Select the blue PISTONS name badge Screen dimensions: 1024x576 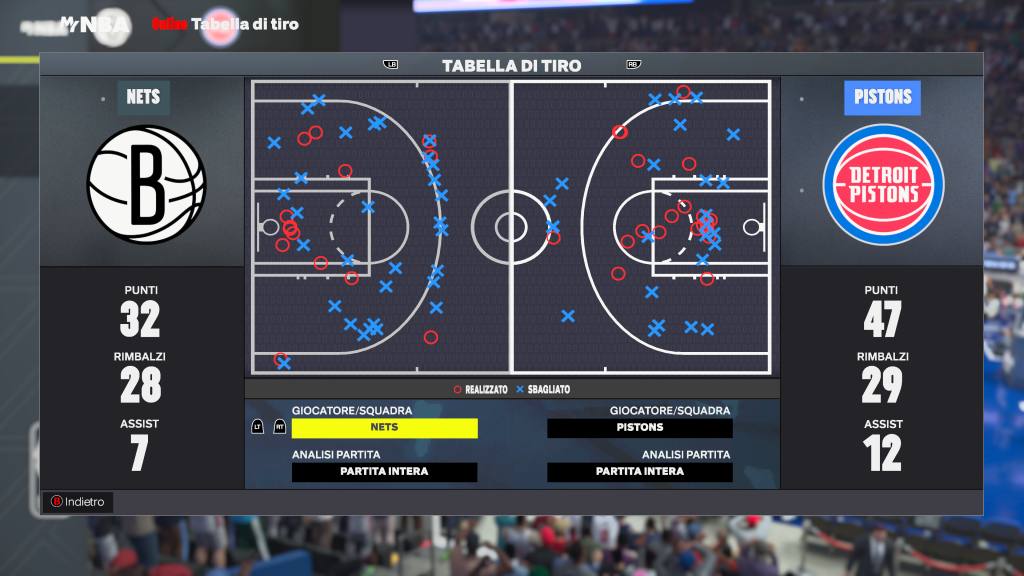[883, 97]
